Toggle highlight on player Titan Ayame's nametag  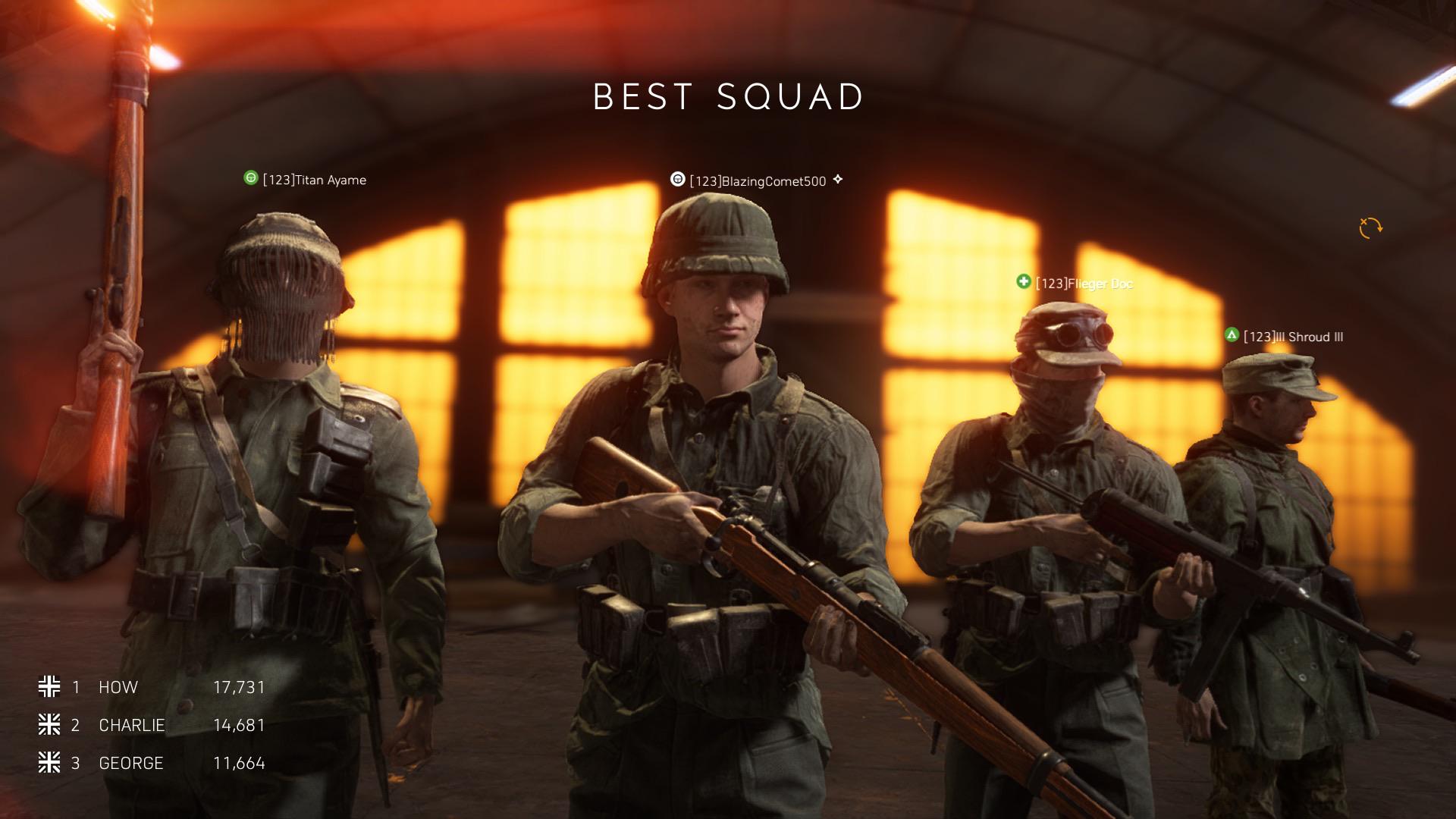(312, 180)
